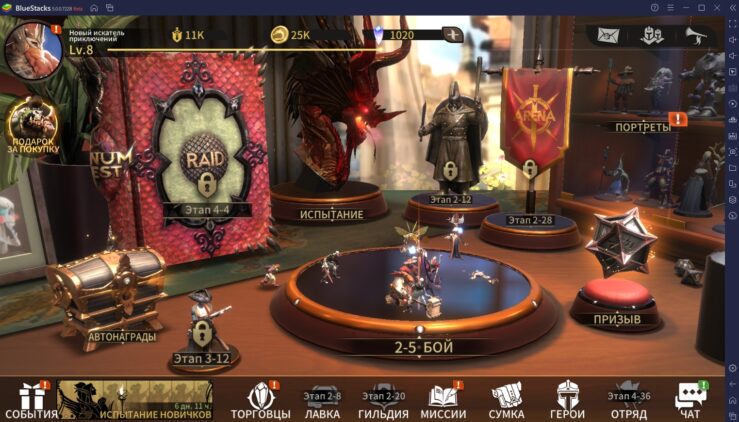Viewport: 739px width, 422px height.
Task: Open the player avatar profile
Action: click(32, 50)
